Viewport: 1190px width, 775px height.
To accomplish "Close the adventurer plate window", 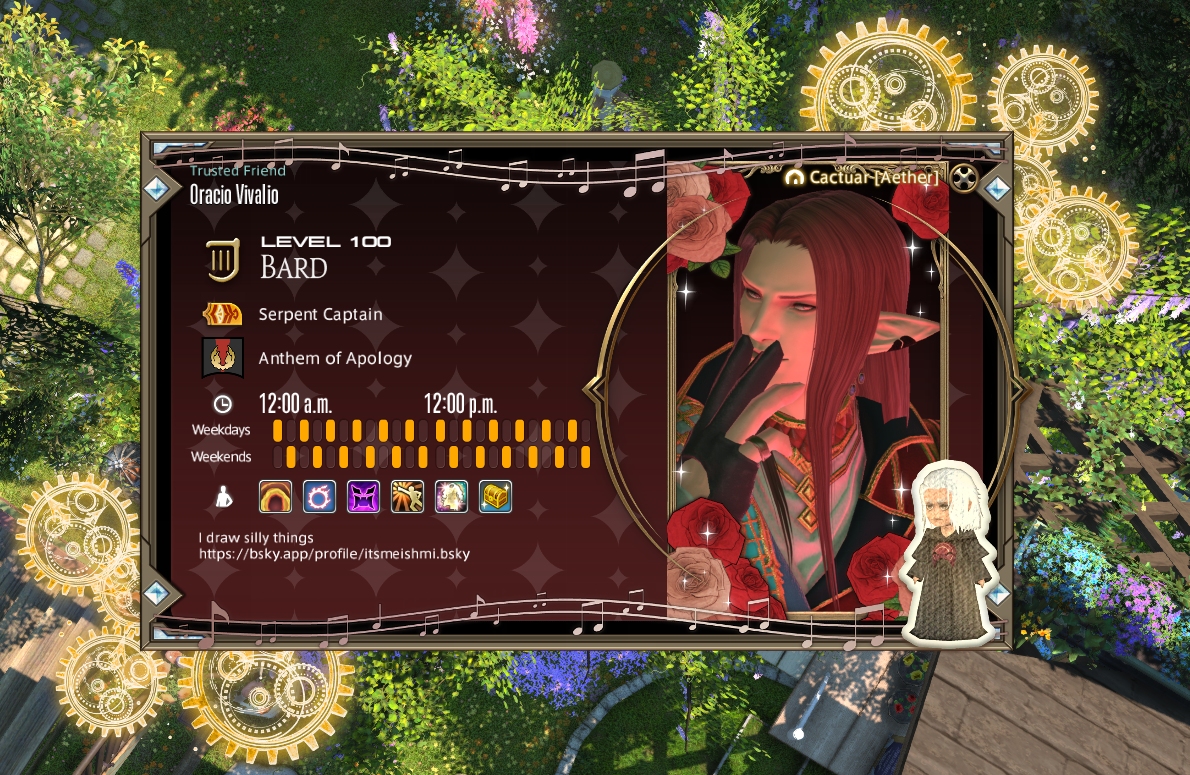I will [962, 179].
